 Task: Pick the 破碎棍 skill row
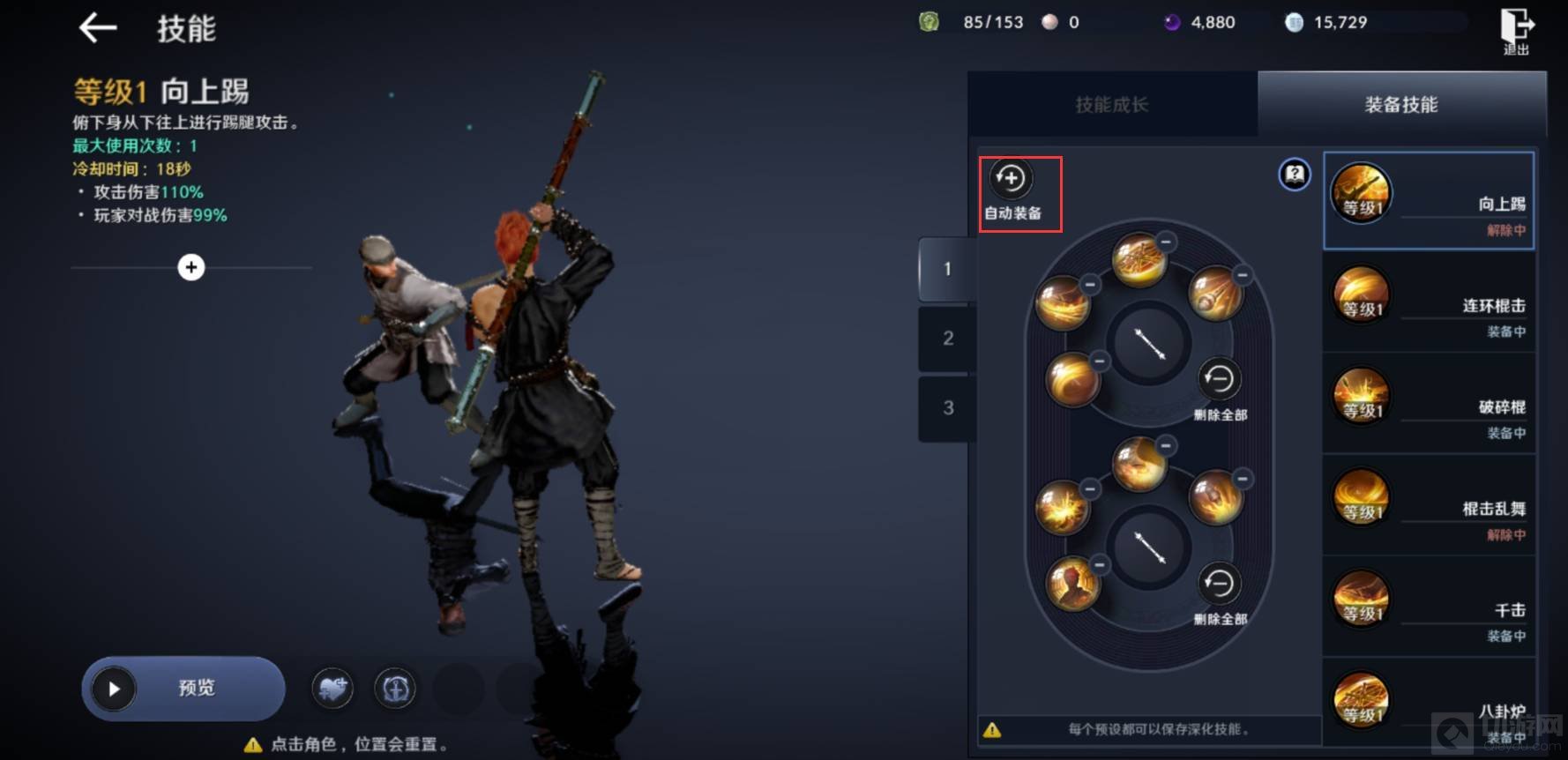(x=1429, y=406)
